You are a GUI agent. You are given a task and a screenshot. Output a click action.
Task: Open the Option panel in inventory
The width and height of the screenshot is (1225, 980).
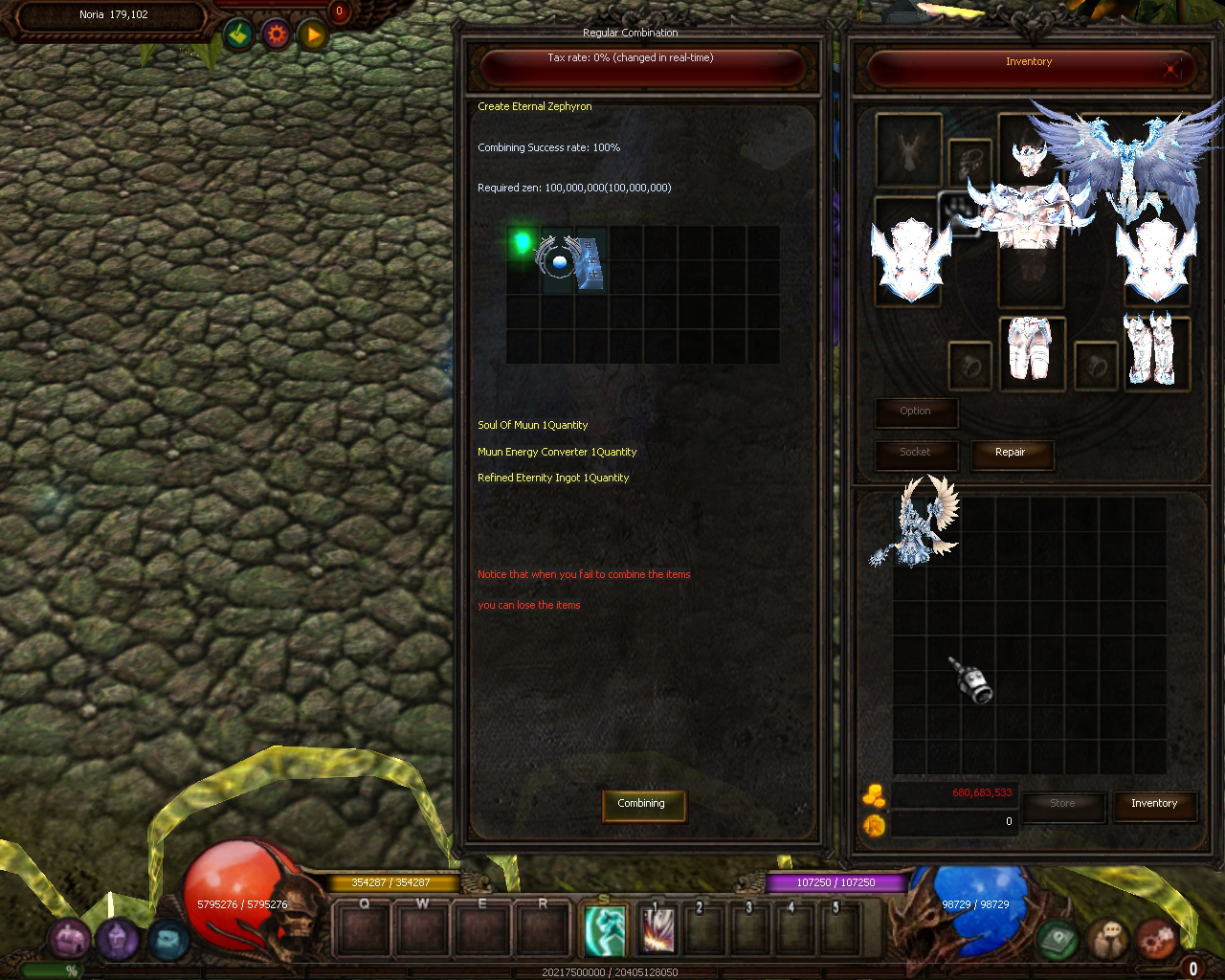point(915,412)
